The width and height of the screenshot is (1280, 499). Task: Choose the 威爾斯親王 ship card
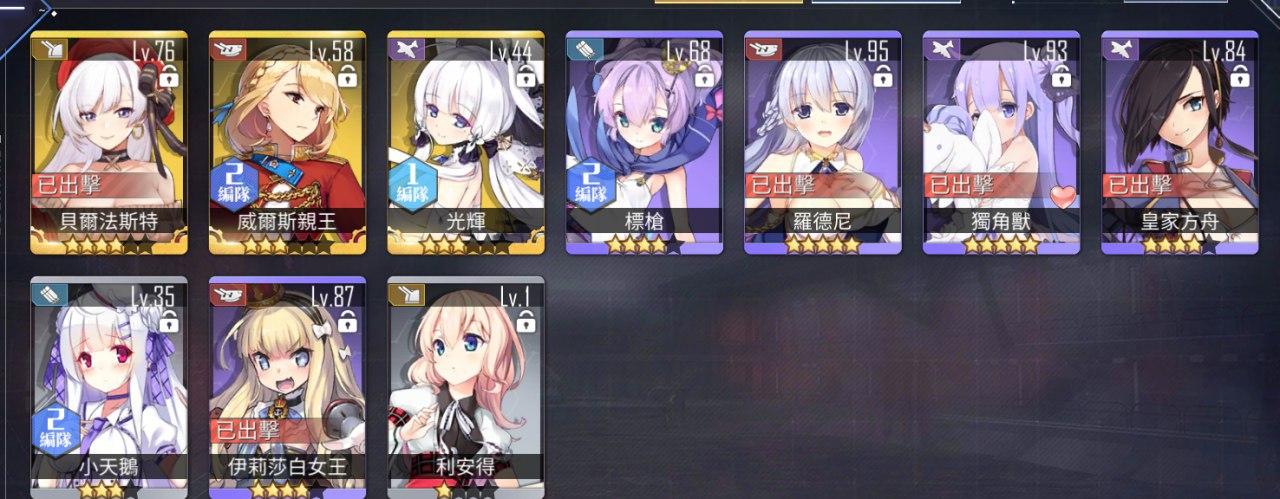pyautogui.click(x=287, y=140)
